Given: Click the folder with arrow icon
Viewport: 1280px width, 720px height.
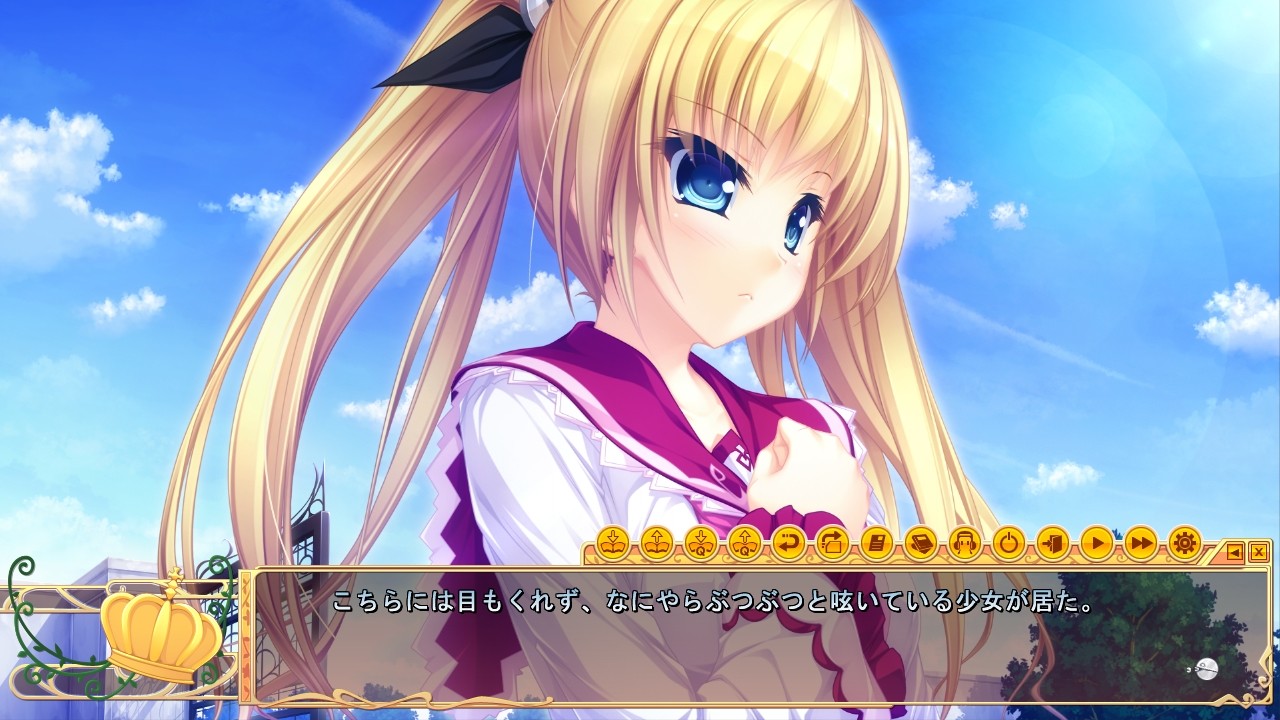Looking at the screenshot, I should 832,544.
